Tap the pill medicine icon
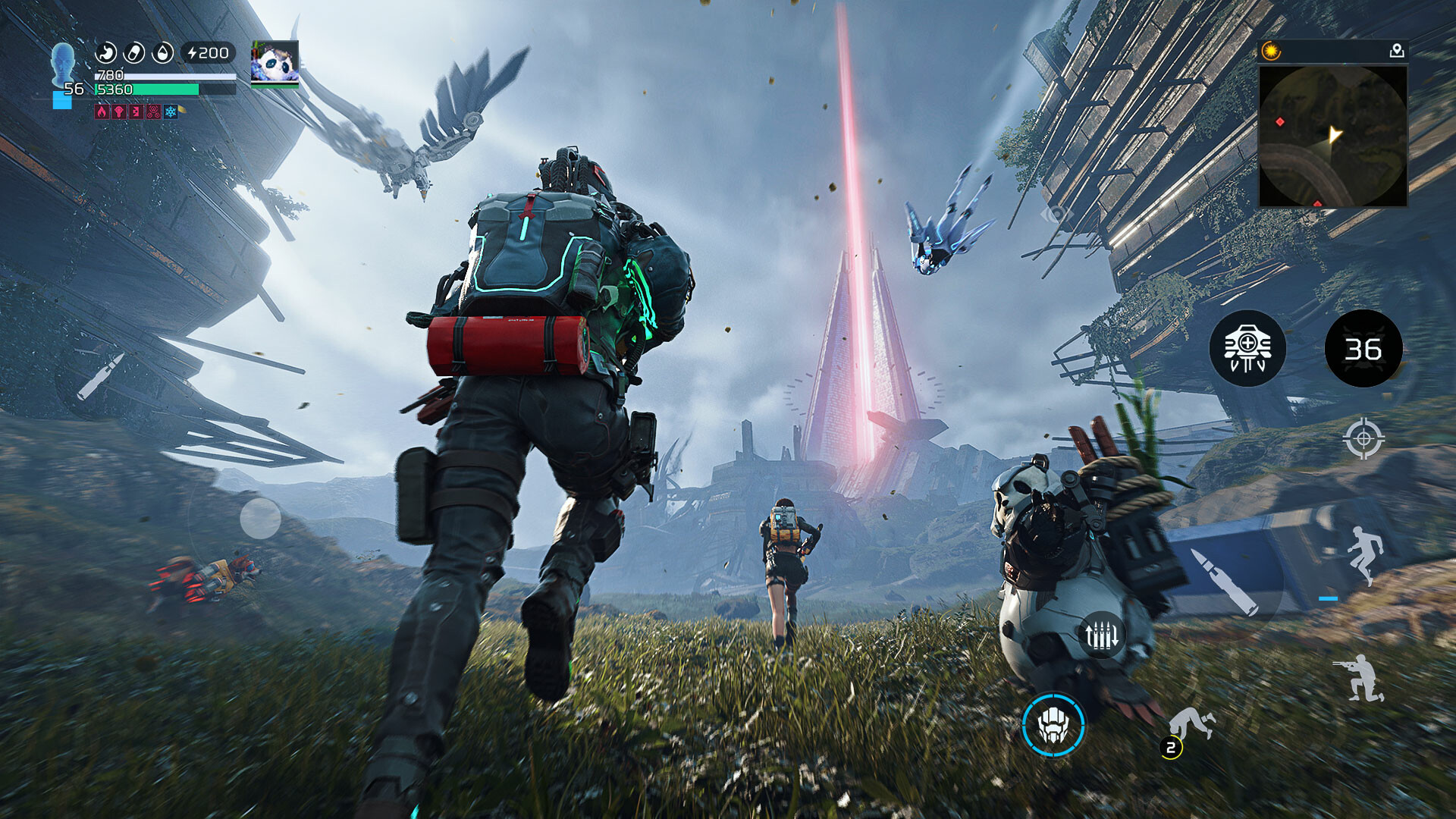Viewport: 1456px width, 819px height. point(134,52)
